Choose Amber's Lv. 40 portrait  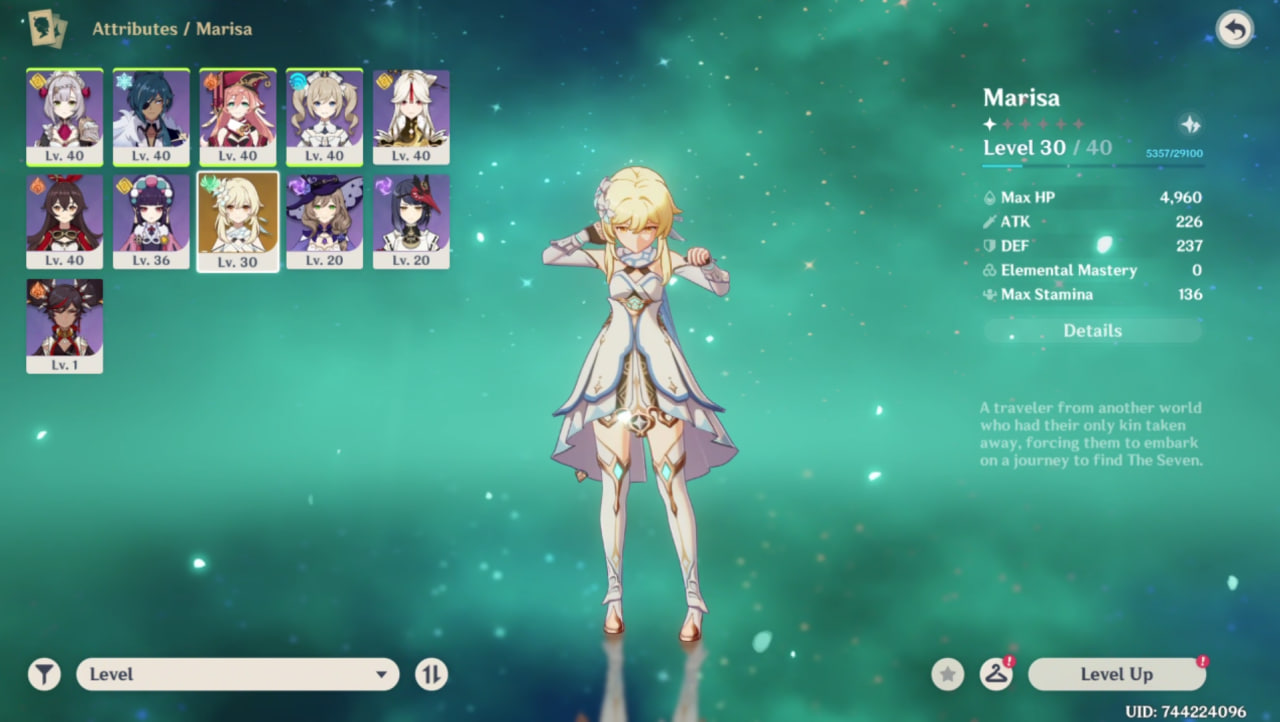tap(64, 221)
